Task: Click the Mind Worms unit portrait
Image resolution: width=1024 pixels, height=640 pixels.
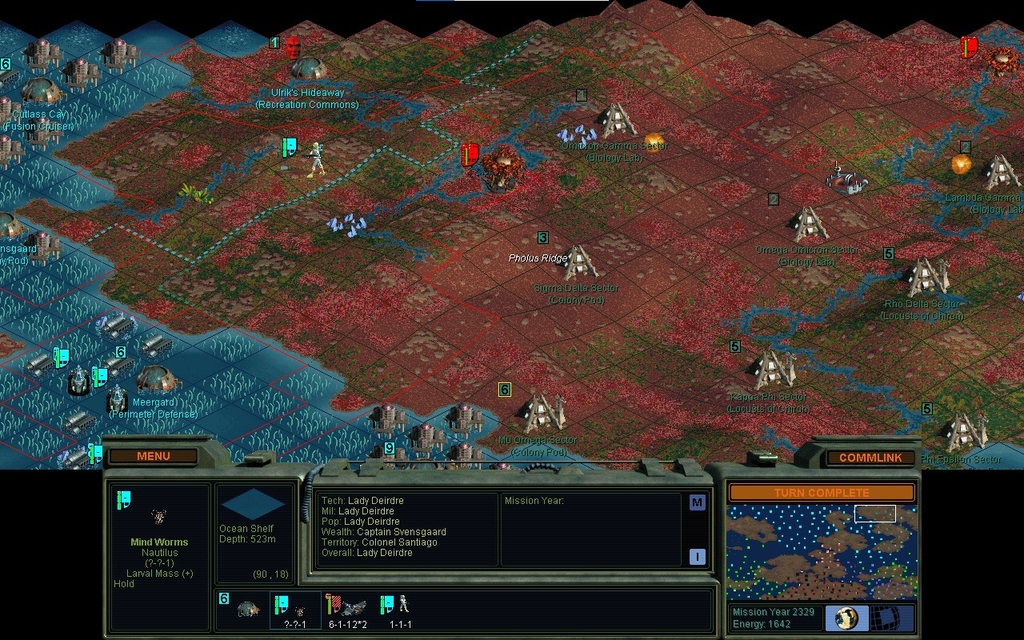Action: [x=158, y=517]
